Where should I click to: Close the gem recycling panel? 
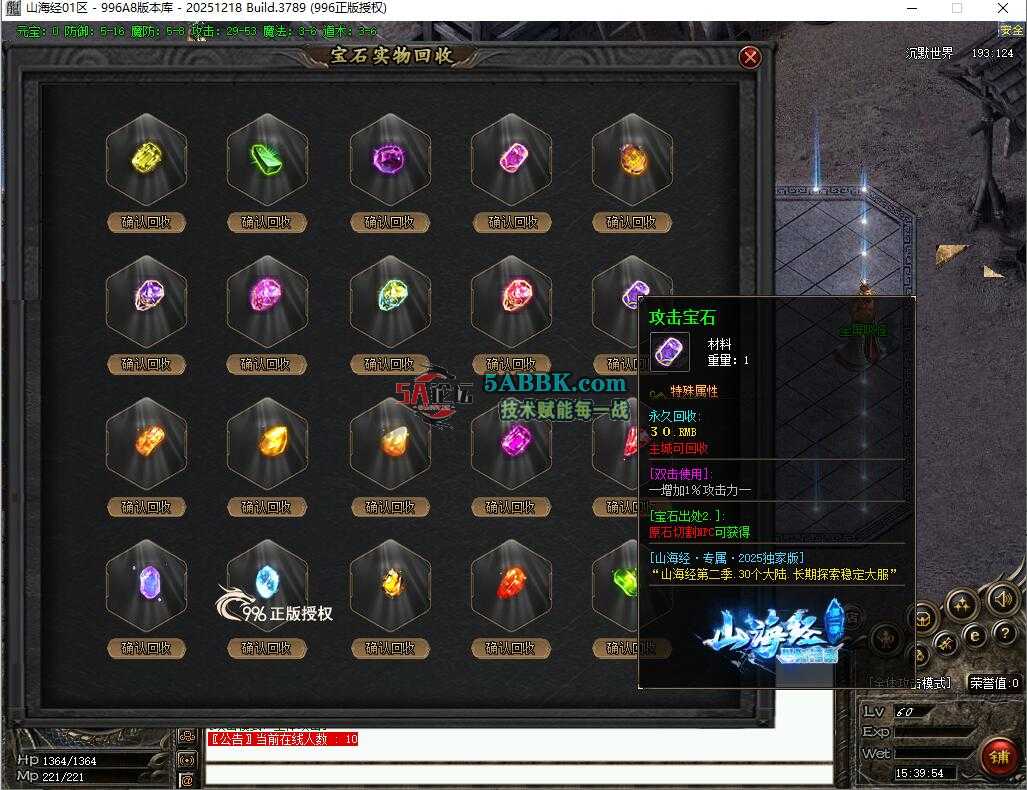(750, 58)
